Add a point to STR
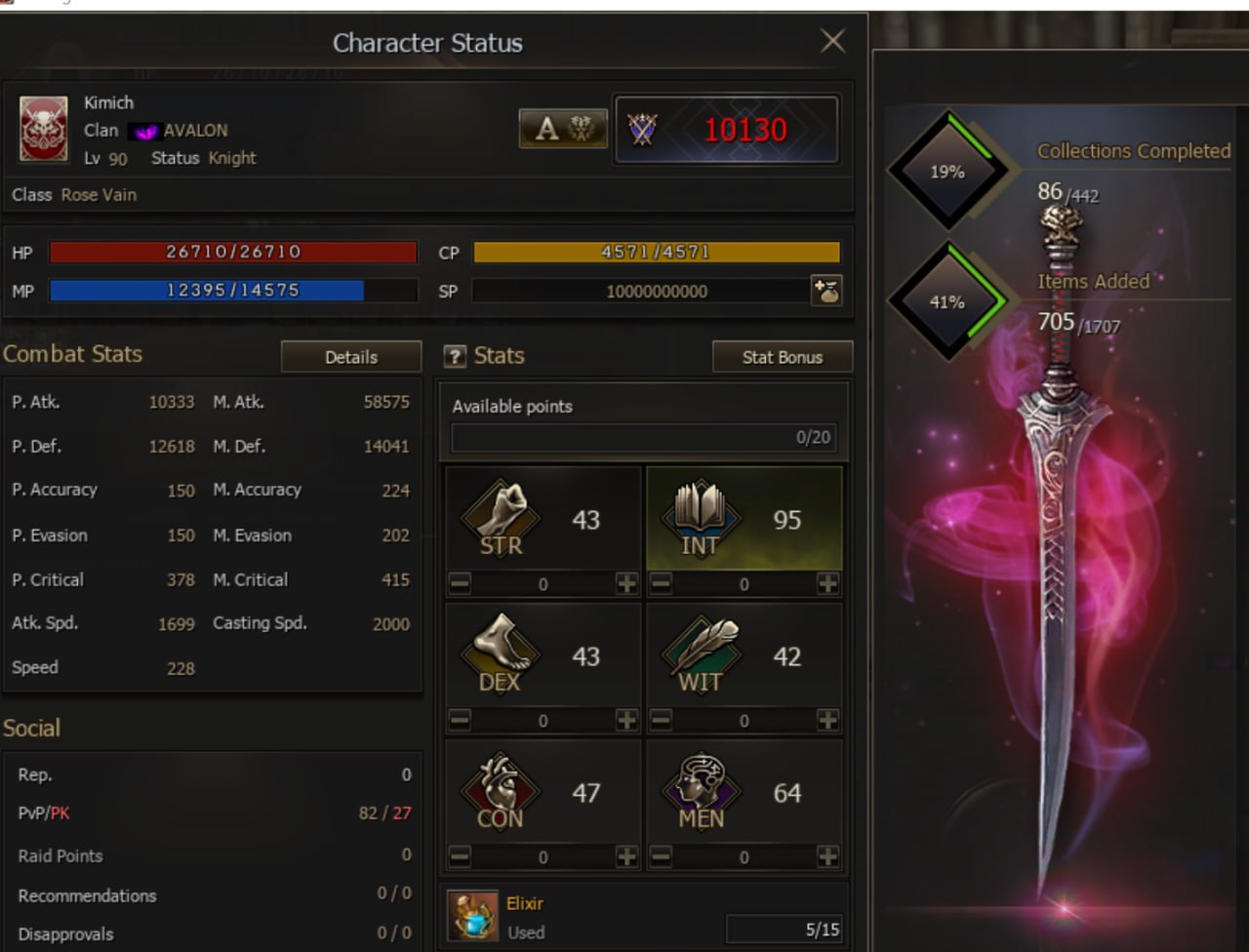 pos(626,584)
